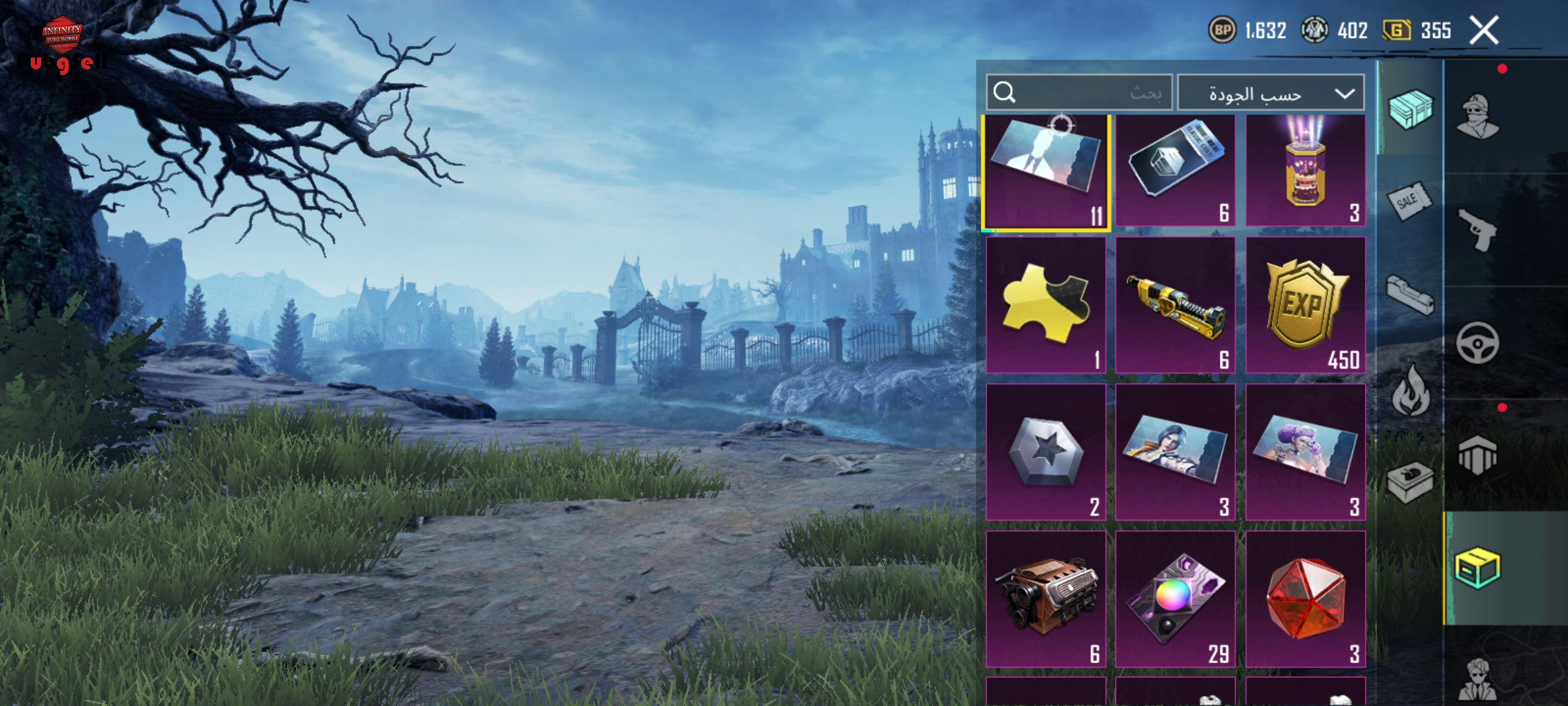Select the red crystal gem item
This screenshot has height=706, width=1568.
(x=1305, y=599)
